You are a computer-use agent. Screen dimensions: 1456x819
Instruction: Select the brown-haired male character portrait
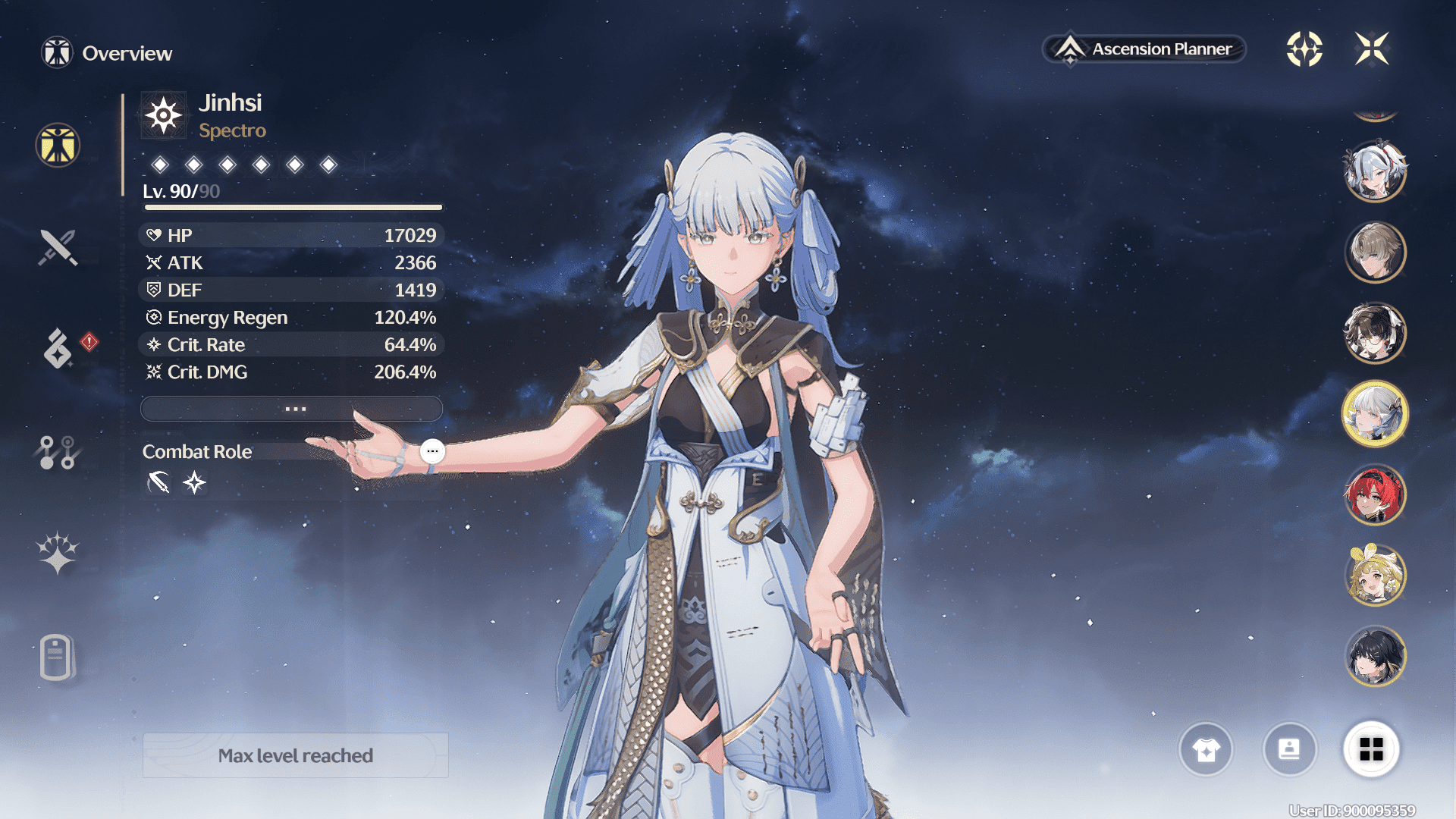tap(1375, 252)
